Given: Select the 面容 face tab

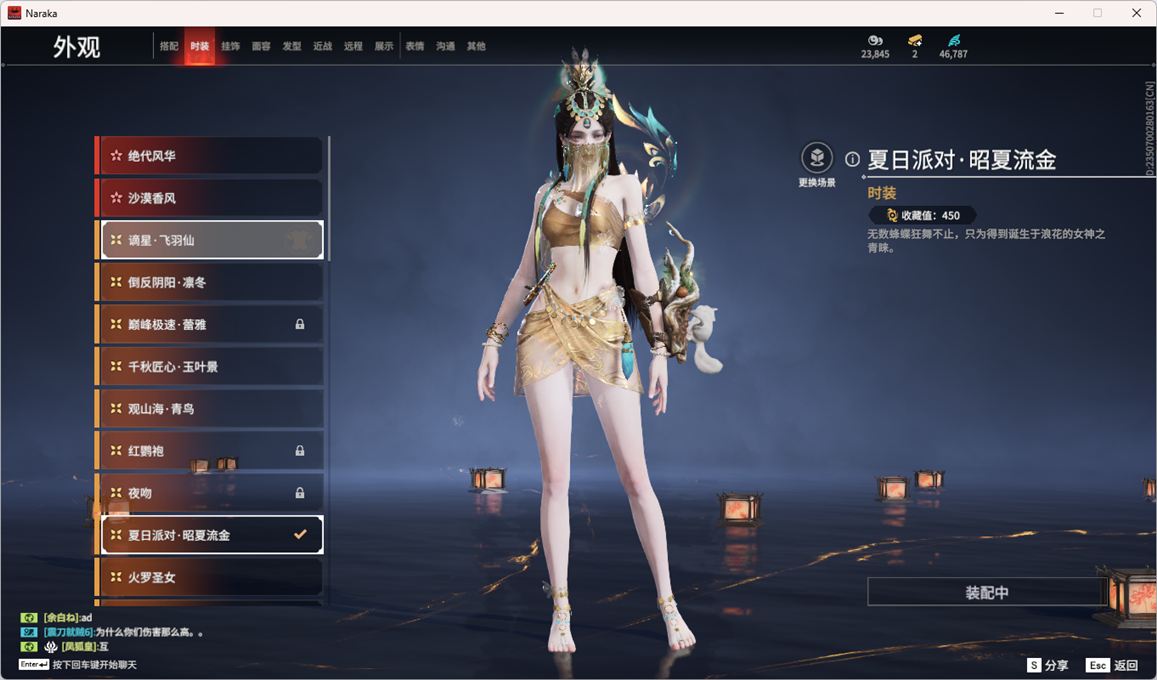Looking at the screenshot, I should point(261,46).
